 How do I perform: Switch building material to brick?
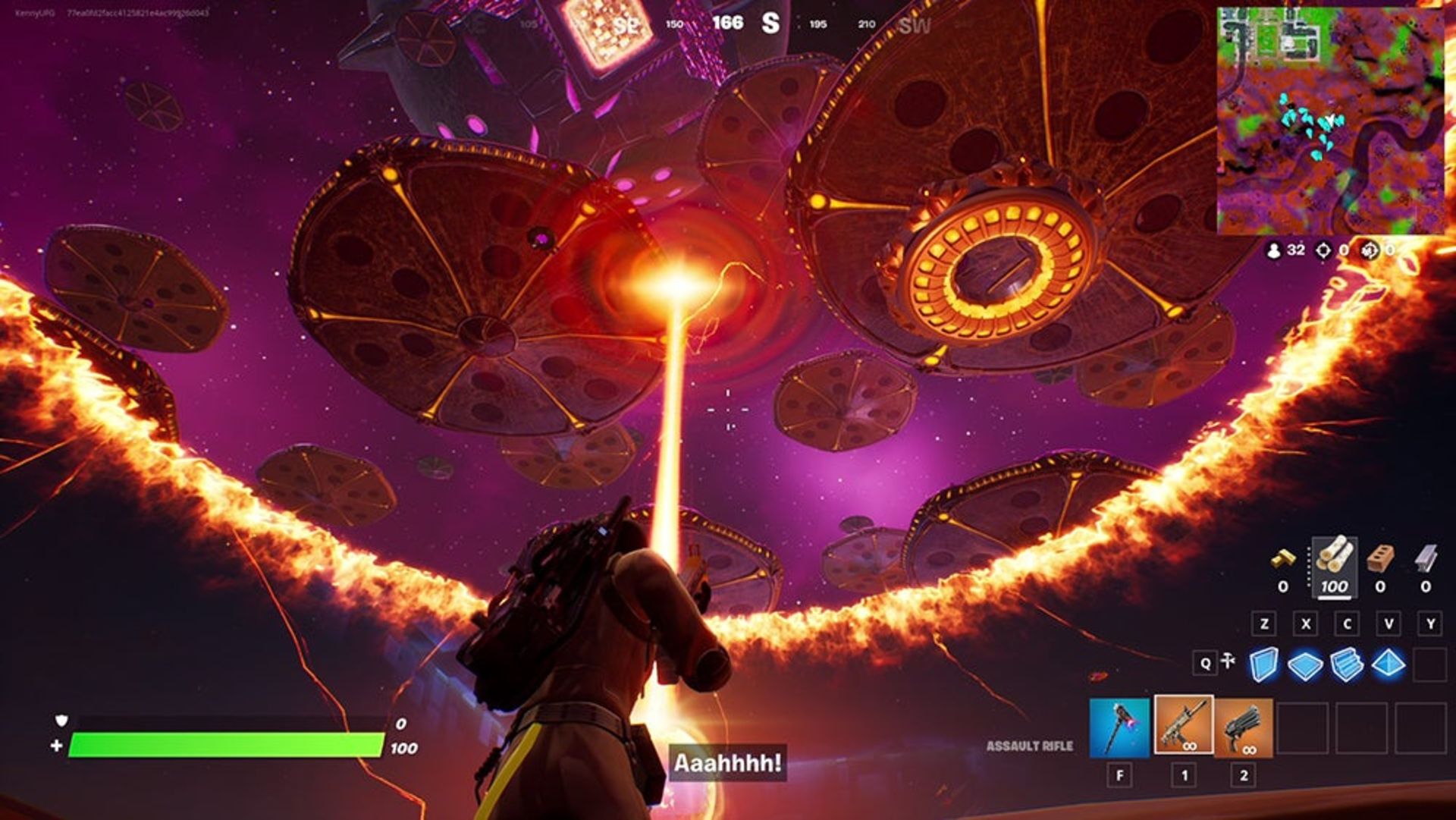[1380, 558]
